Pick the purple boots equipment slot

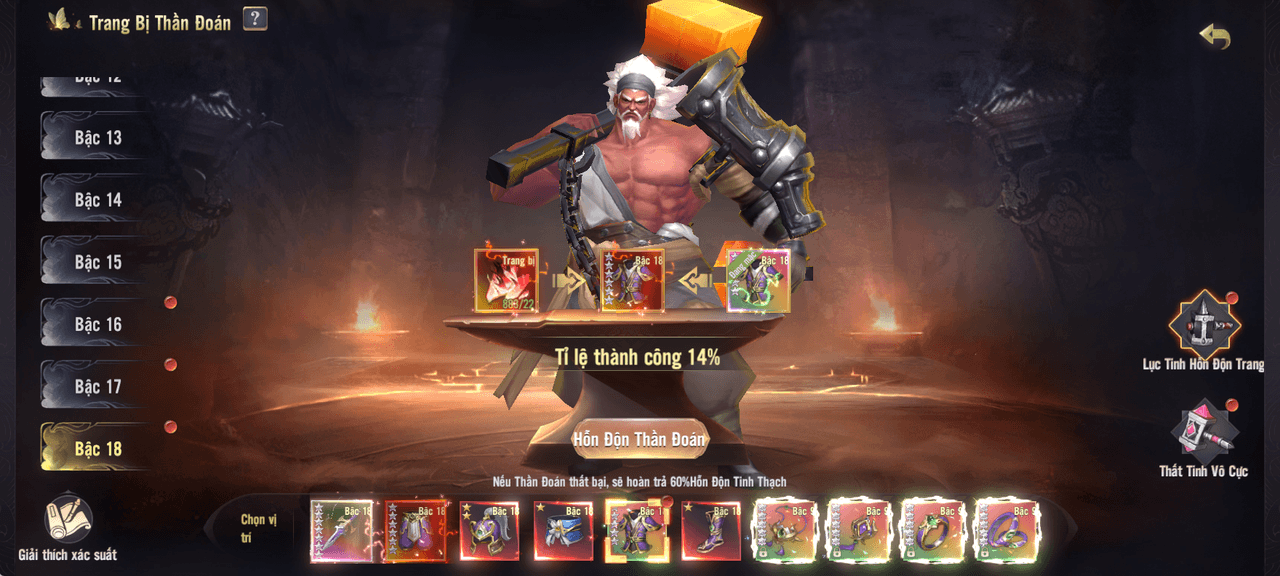point(711,530)
